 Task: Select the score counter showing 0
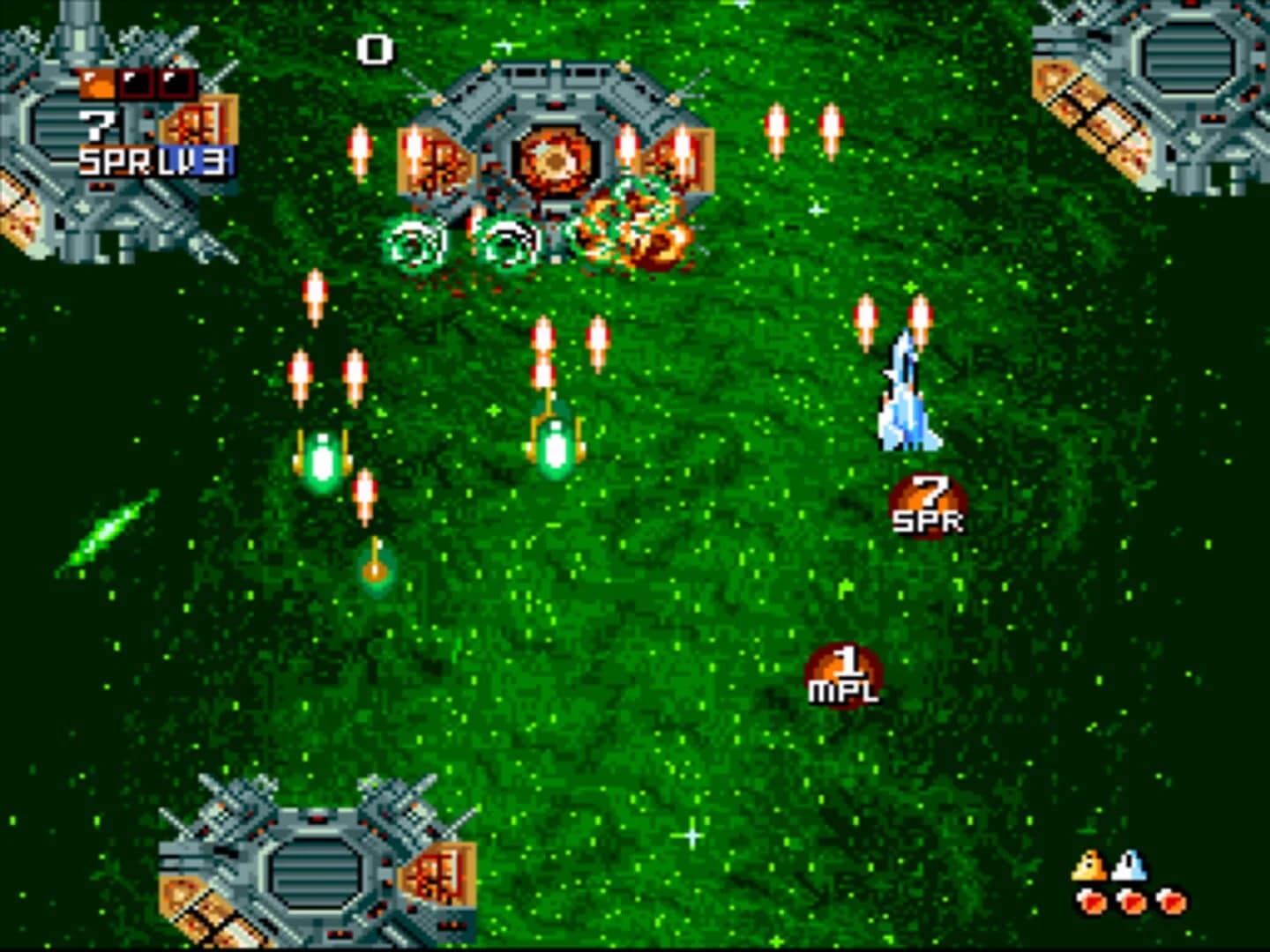point(374,50)
